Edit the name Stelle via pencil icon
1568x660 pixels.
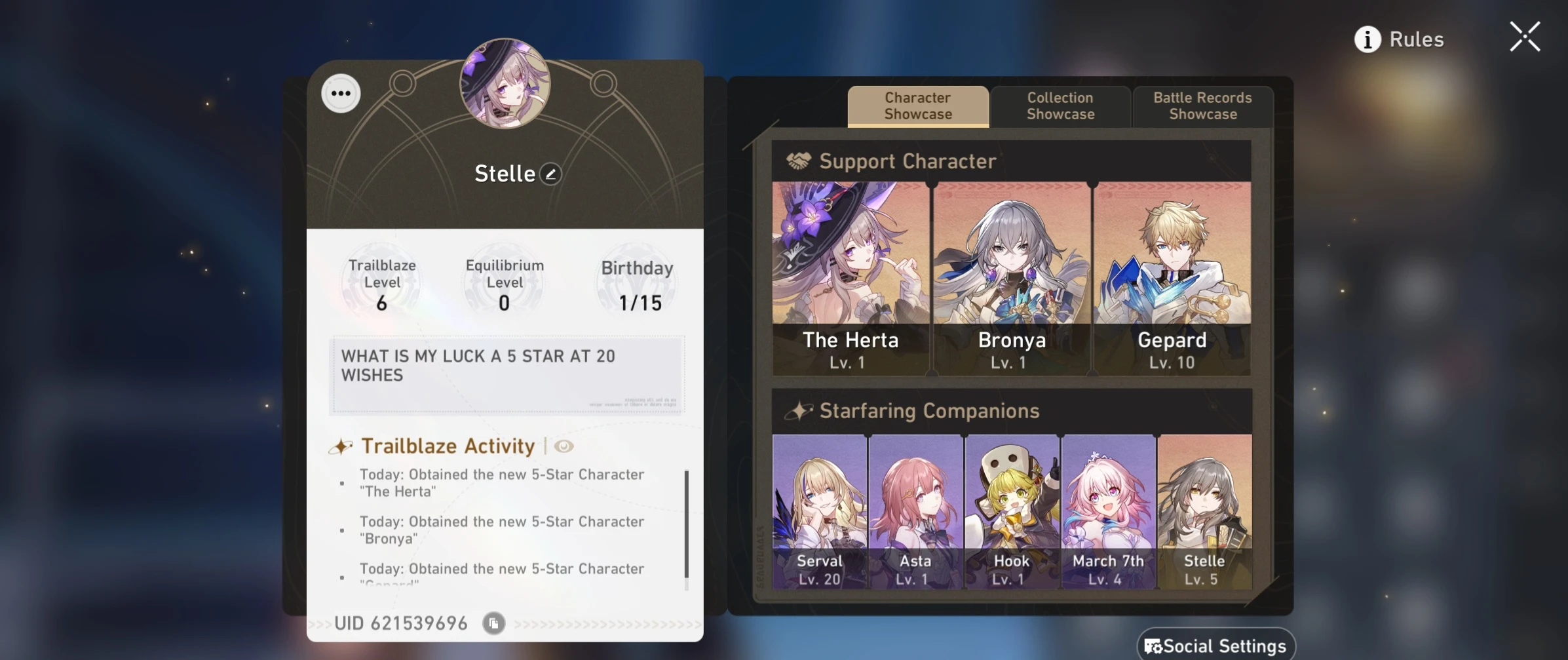(552, 173)
